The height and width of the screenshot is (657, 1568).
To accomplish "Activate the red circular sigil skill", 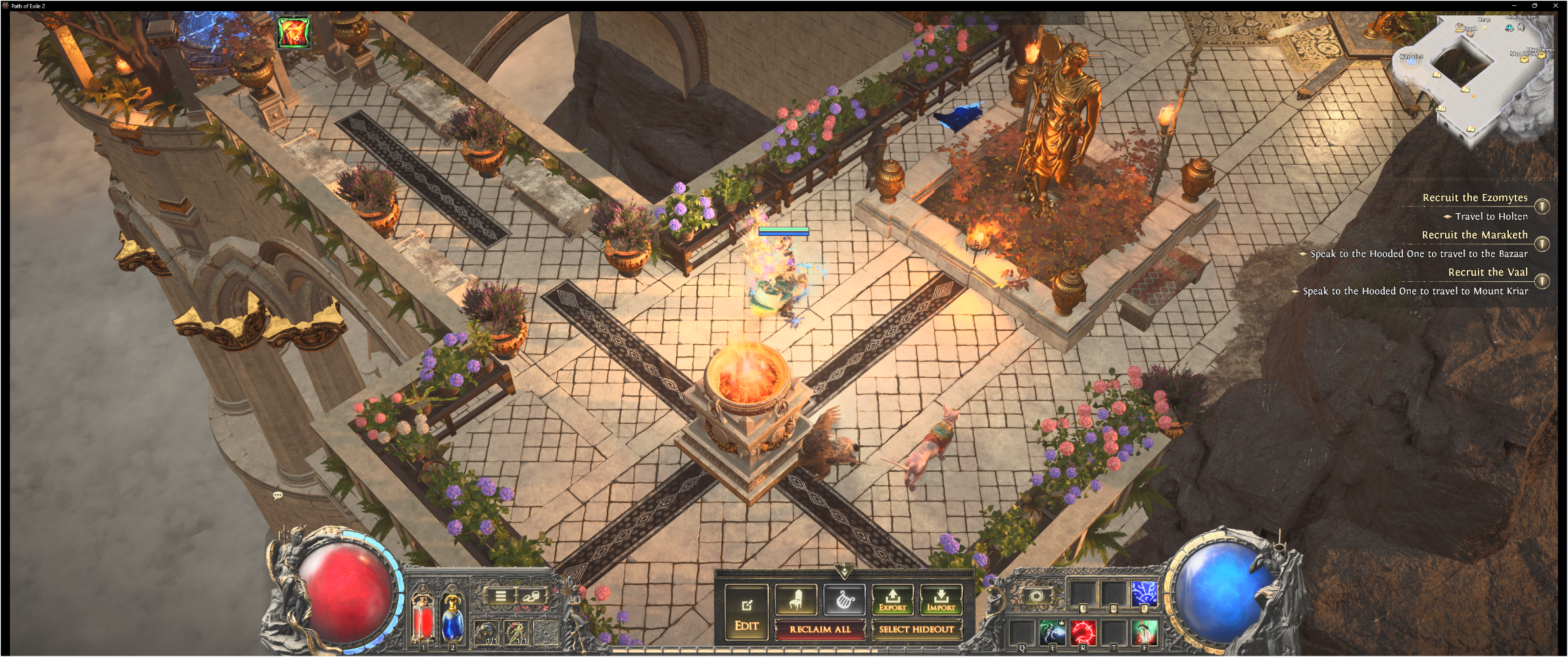I will [1083, 632].
